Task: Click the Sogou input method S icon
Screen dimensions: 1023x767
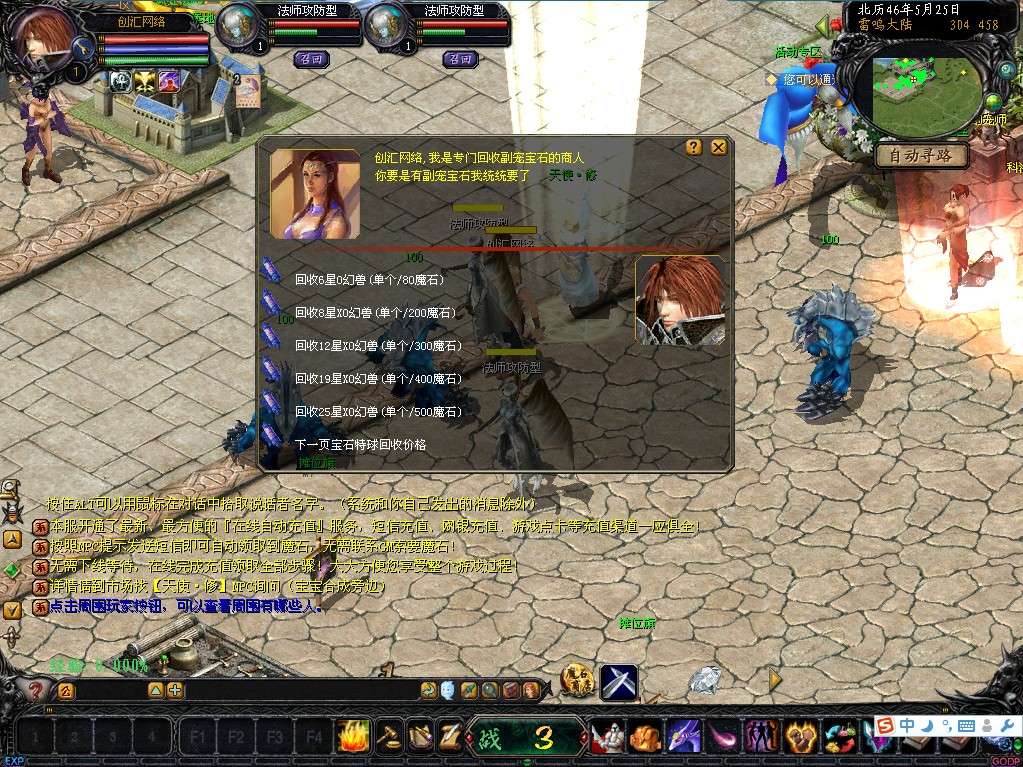Action: click(x=885, y=725)
